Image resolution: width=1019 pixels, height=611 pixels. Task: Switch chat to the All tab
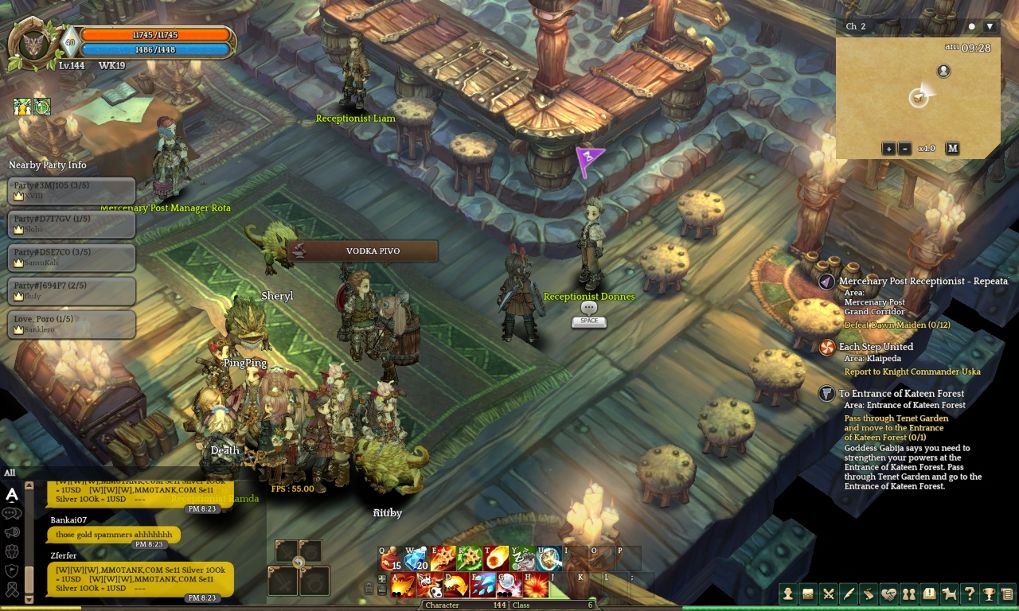[10, 473]
